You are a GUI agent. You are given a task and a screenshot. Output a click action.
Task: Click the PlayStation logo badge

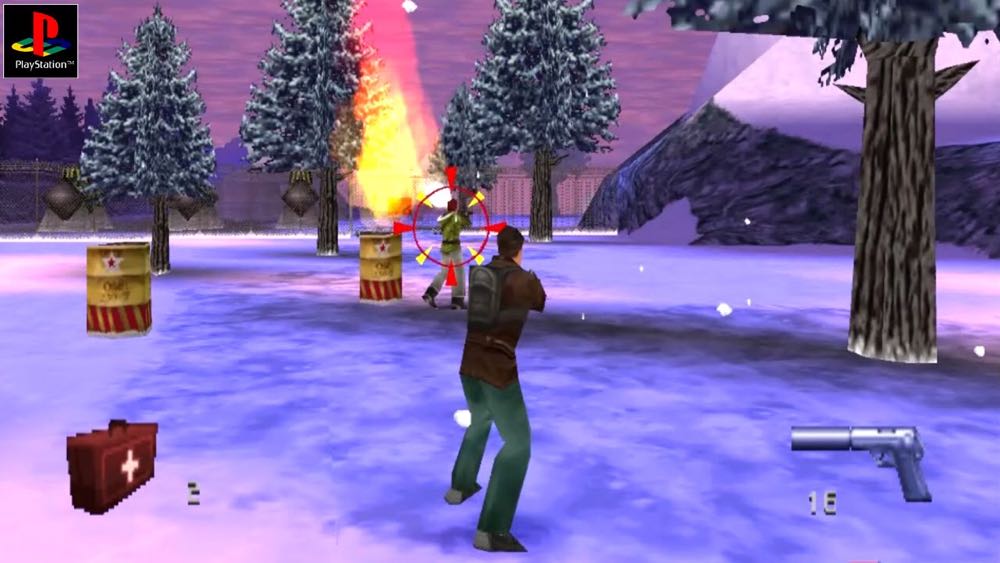click(x=40, y=40)
